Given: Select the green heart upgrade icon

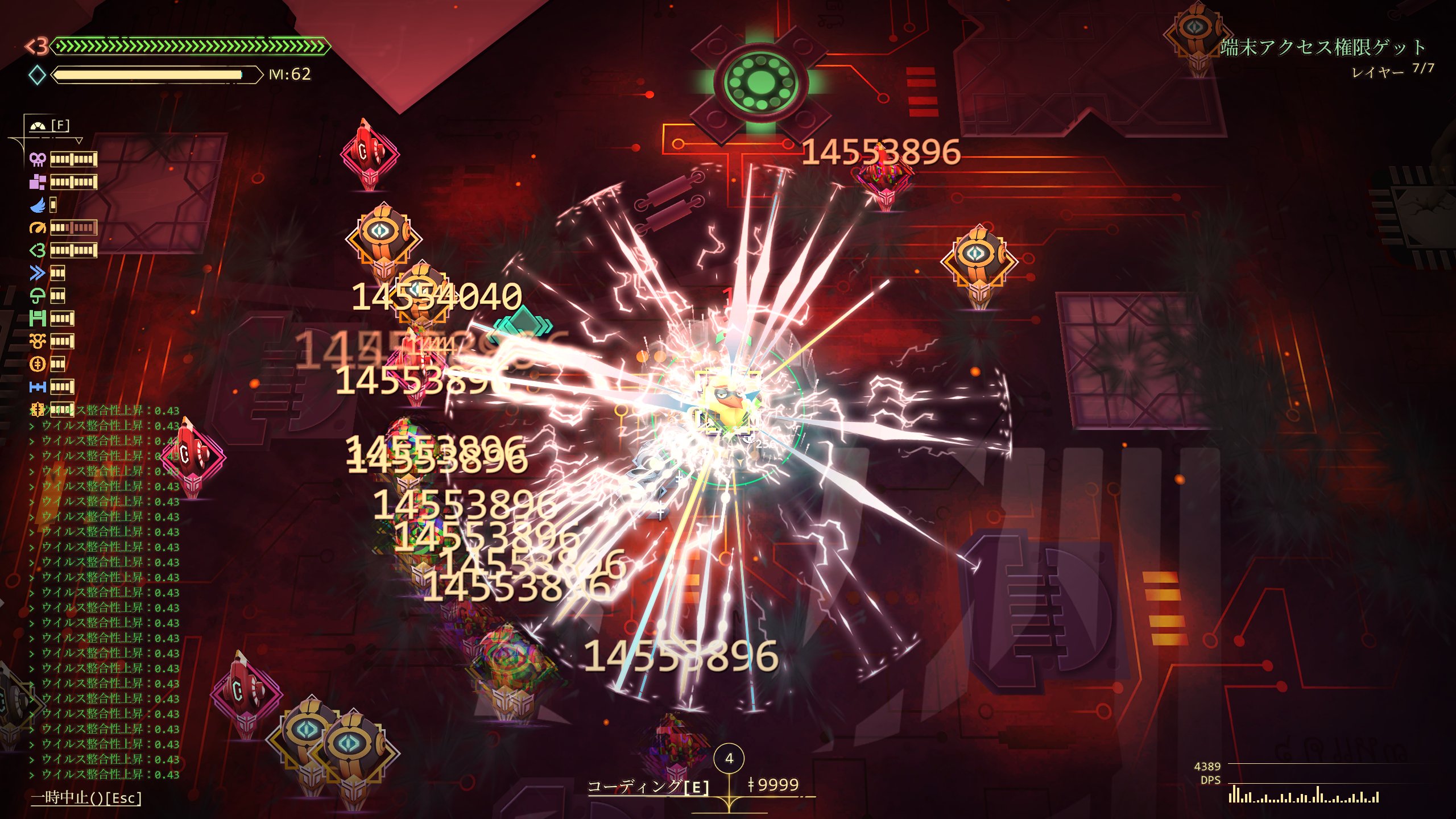Looking at the screenshot, I should (38, 250).
